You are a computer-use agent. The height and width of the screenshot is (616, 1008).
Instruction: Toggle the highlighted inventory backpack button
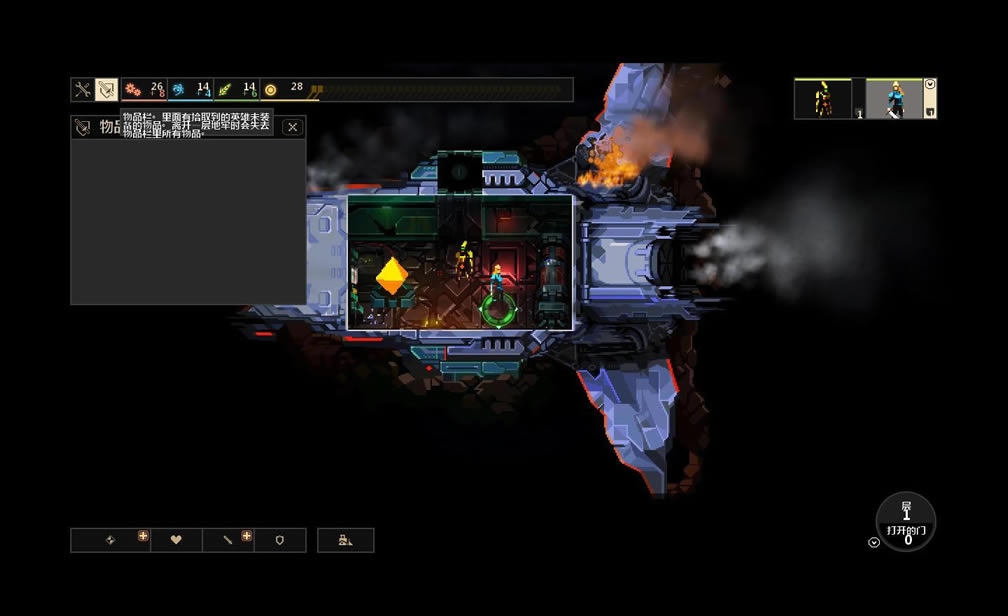pyautogui.click(x=106, y=90)
